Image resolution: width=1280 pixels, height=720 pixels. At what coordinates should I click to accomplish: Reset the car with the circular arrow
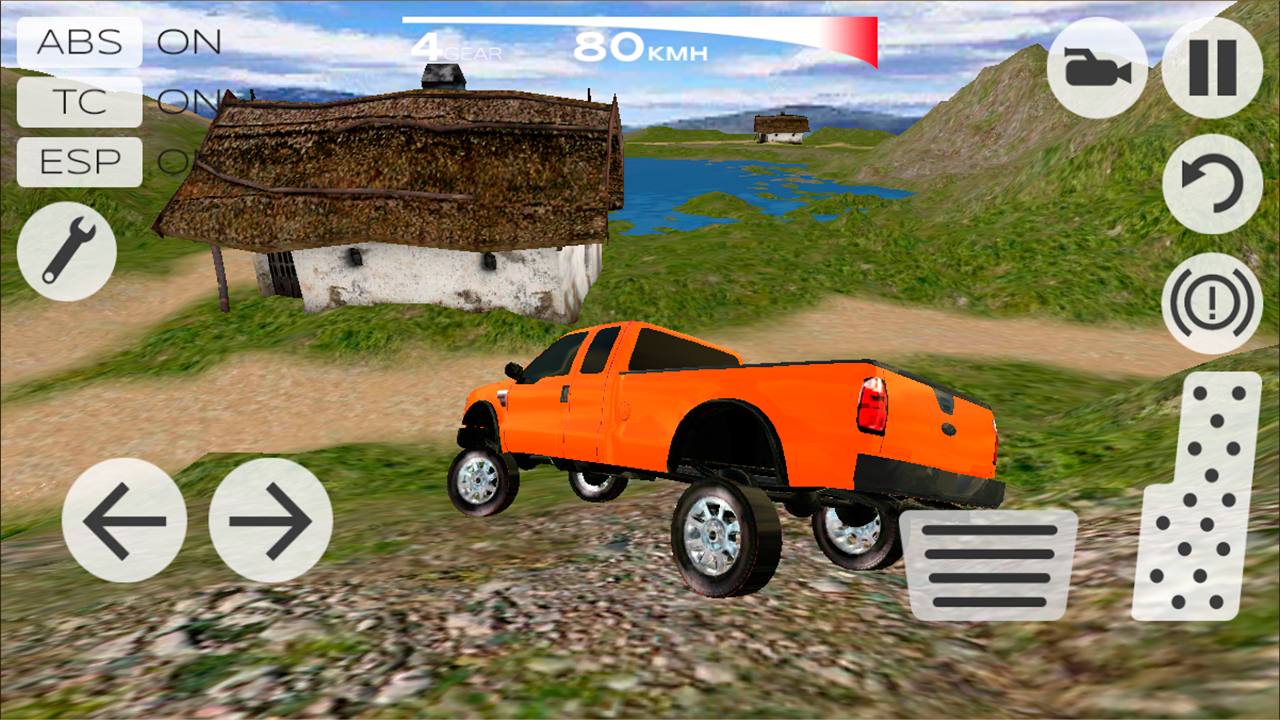1212,184
